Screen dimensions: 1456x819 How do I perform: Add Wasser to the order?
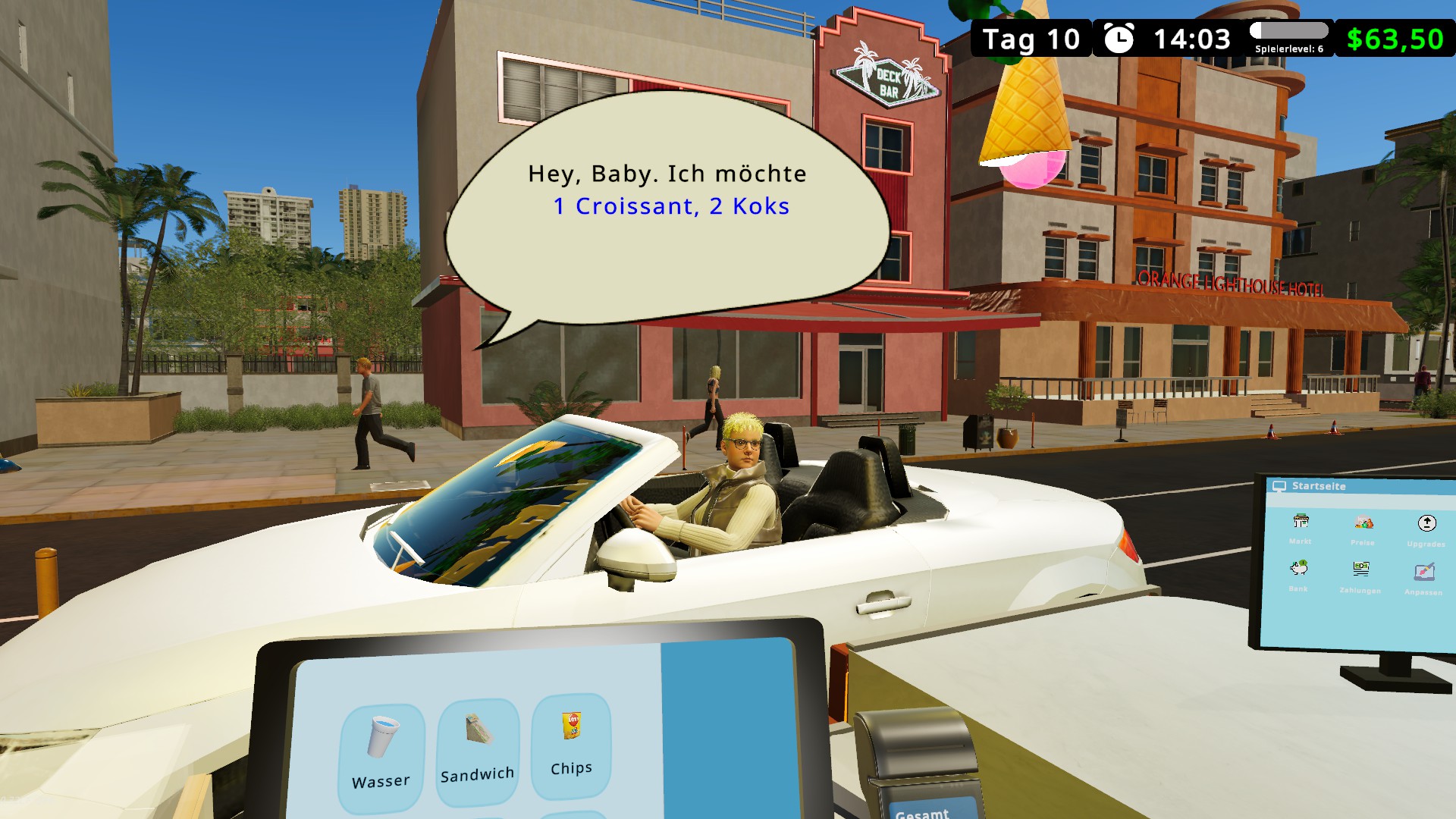[x=381, y=755]
